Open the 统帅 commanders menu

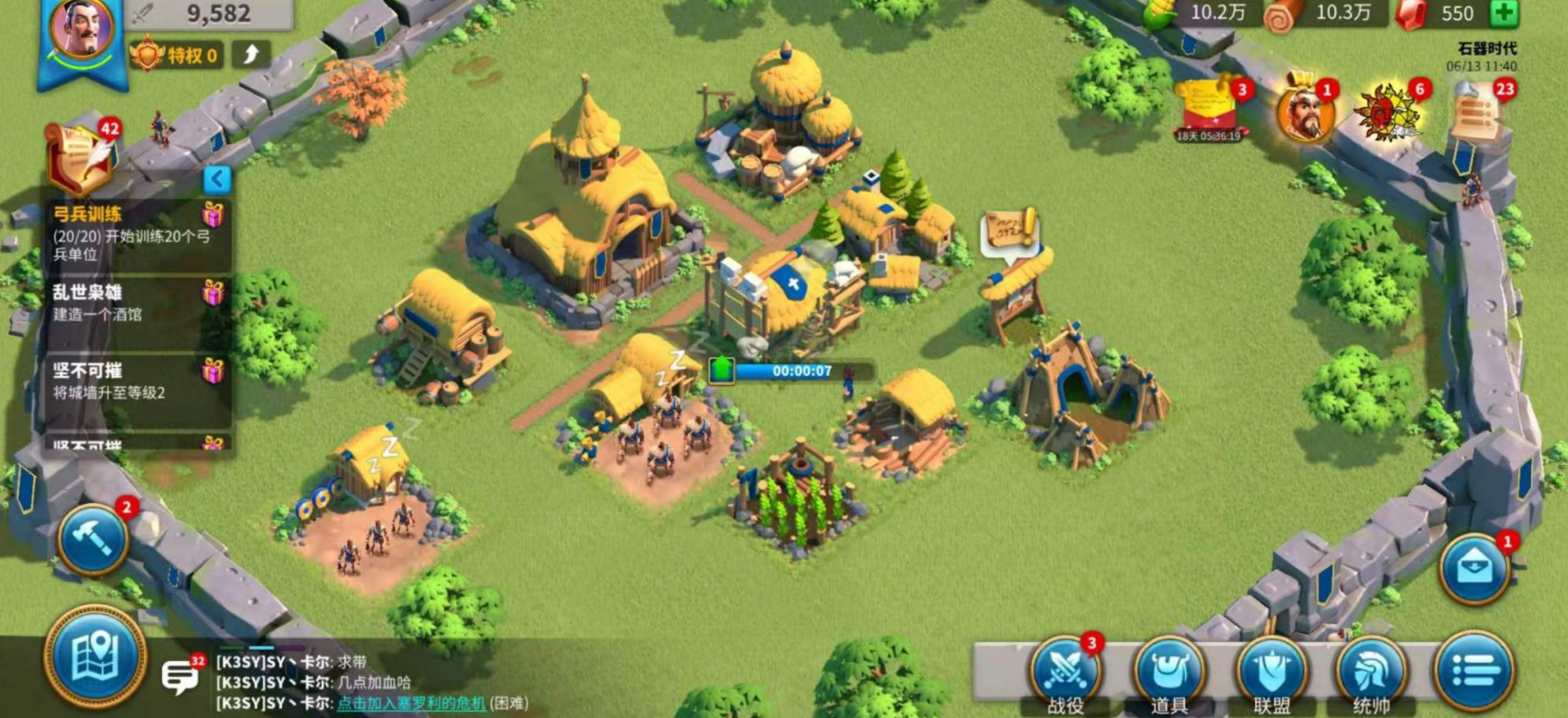[x=1371, y=673]
